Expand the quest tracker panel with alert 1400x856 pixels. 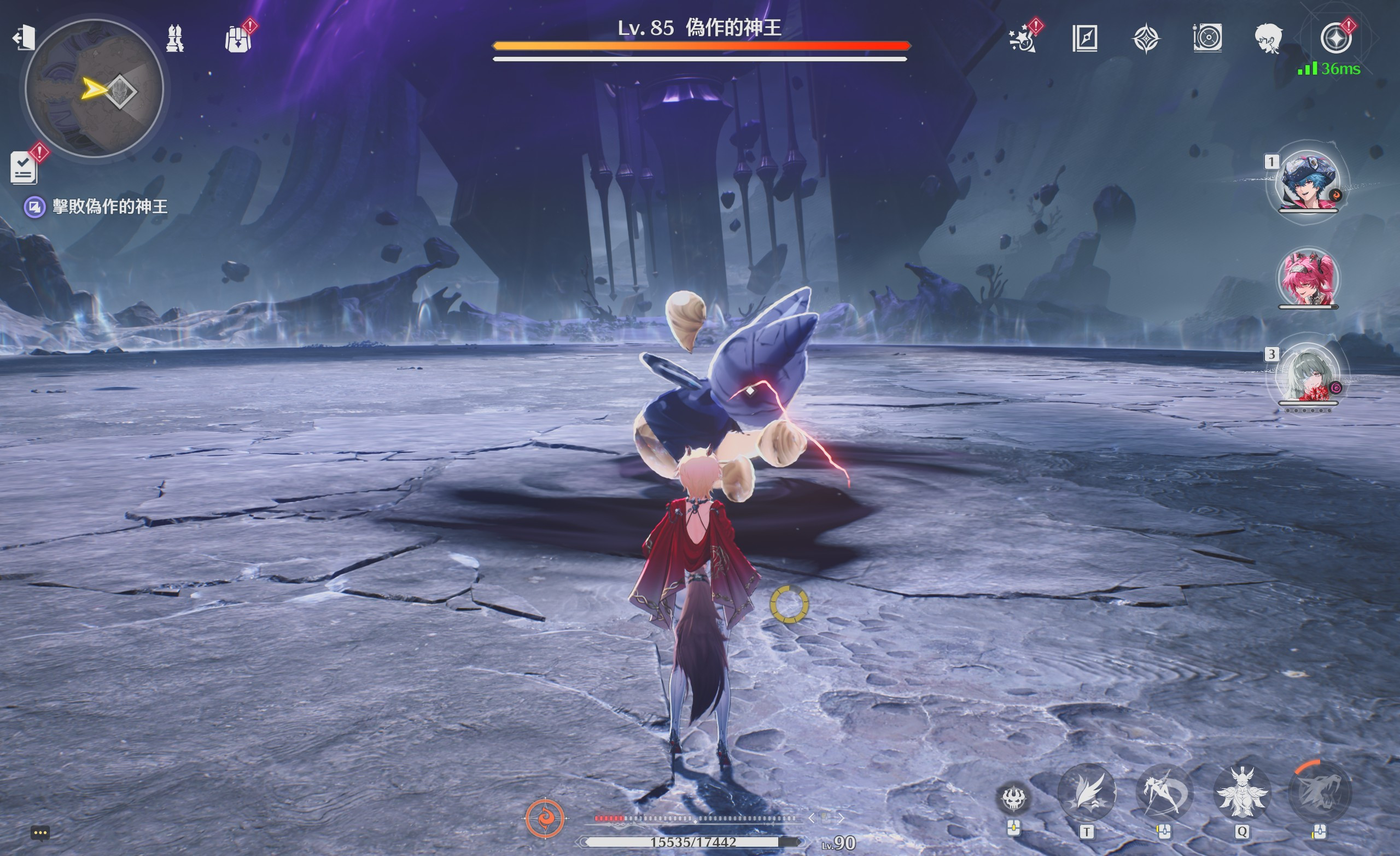point(24,168)
